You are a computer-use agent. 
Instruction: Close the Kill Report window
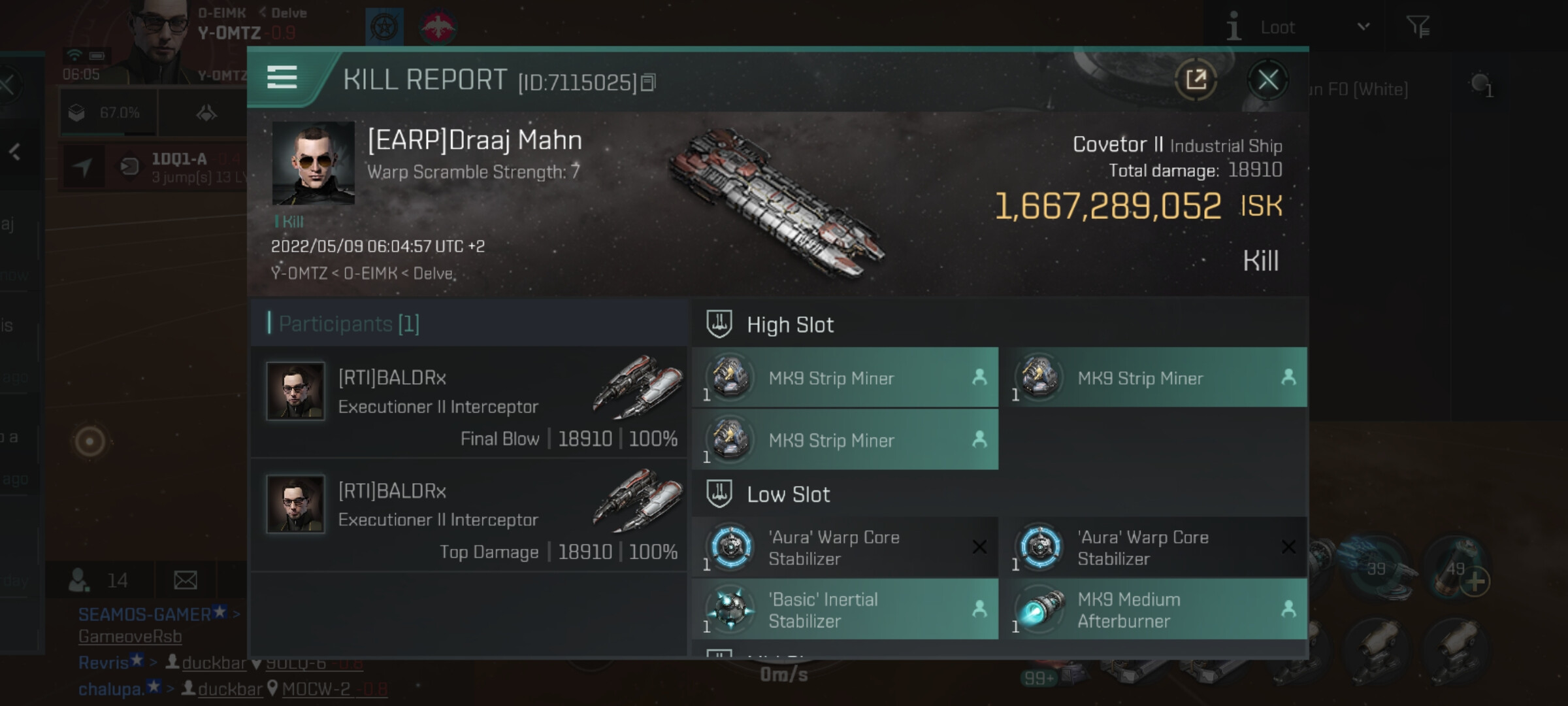1267,80
